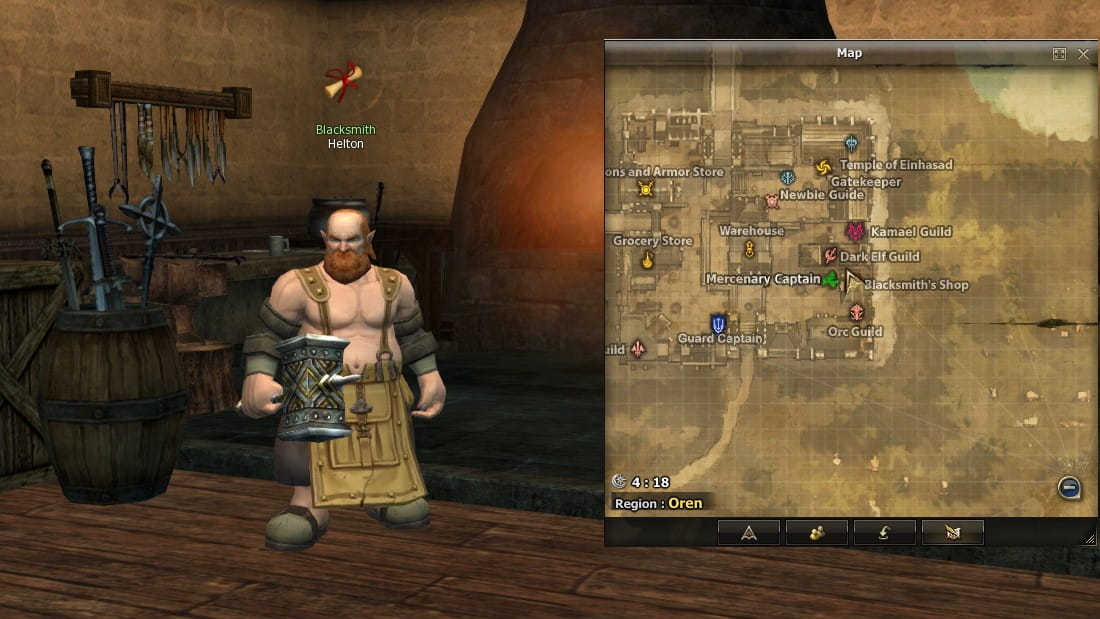Image resolution: width=1100 pixels, height=619 pixels.
Task: Click the arrowhead location button below the map
Action: tap(749, 533)
